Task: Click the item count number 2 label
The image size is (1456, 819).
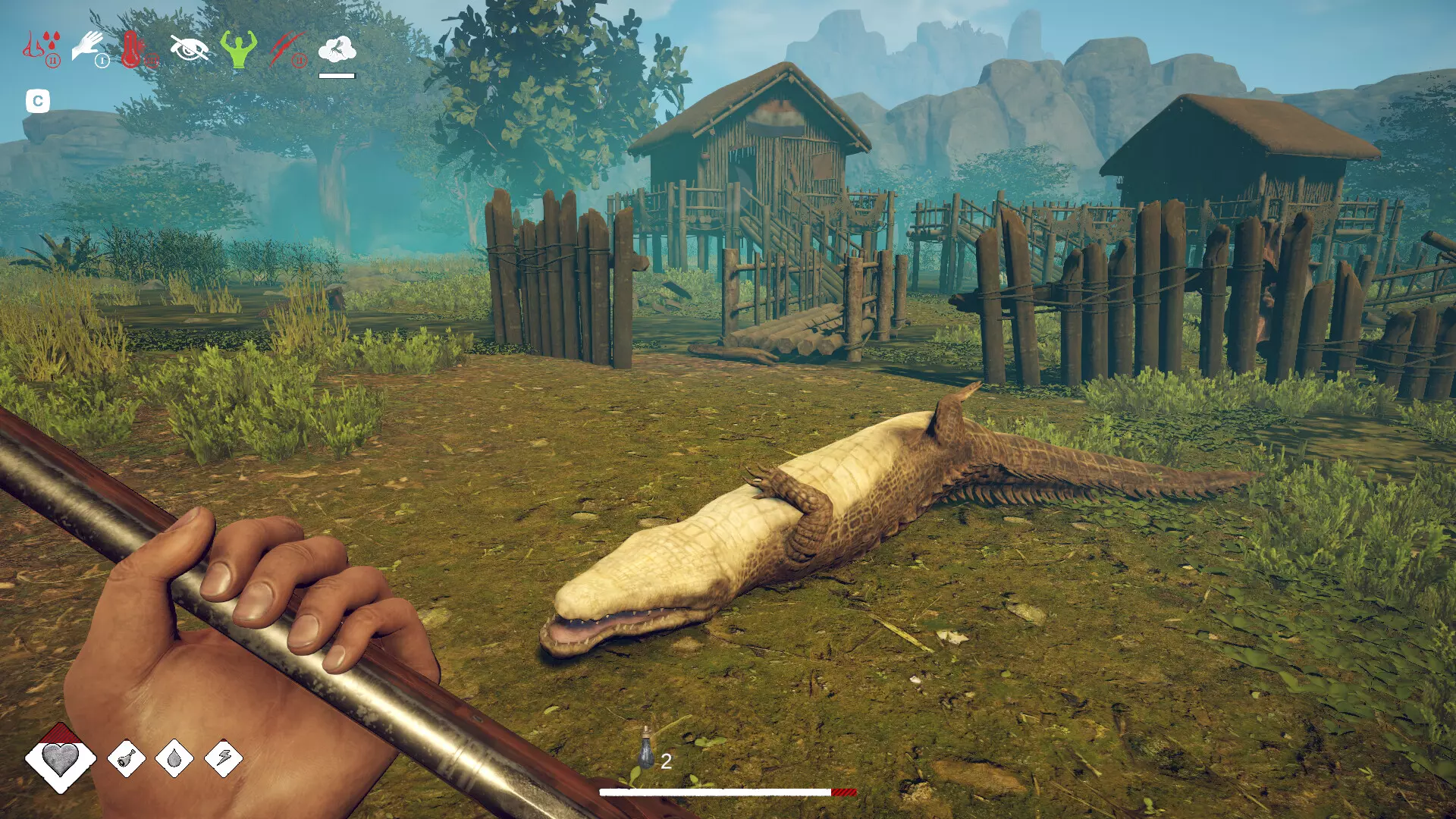Action: click(x=666, y=761)
